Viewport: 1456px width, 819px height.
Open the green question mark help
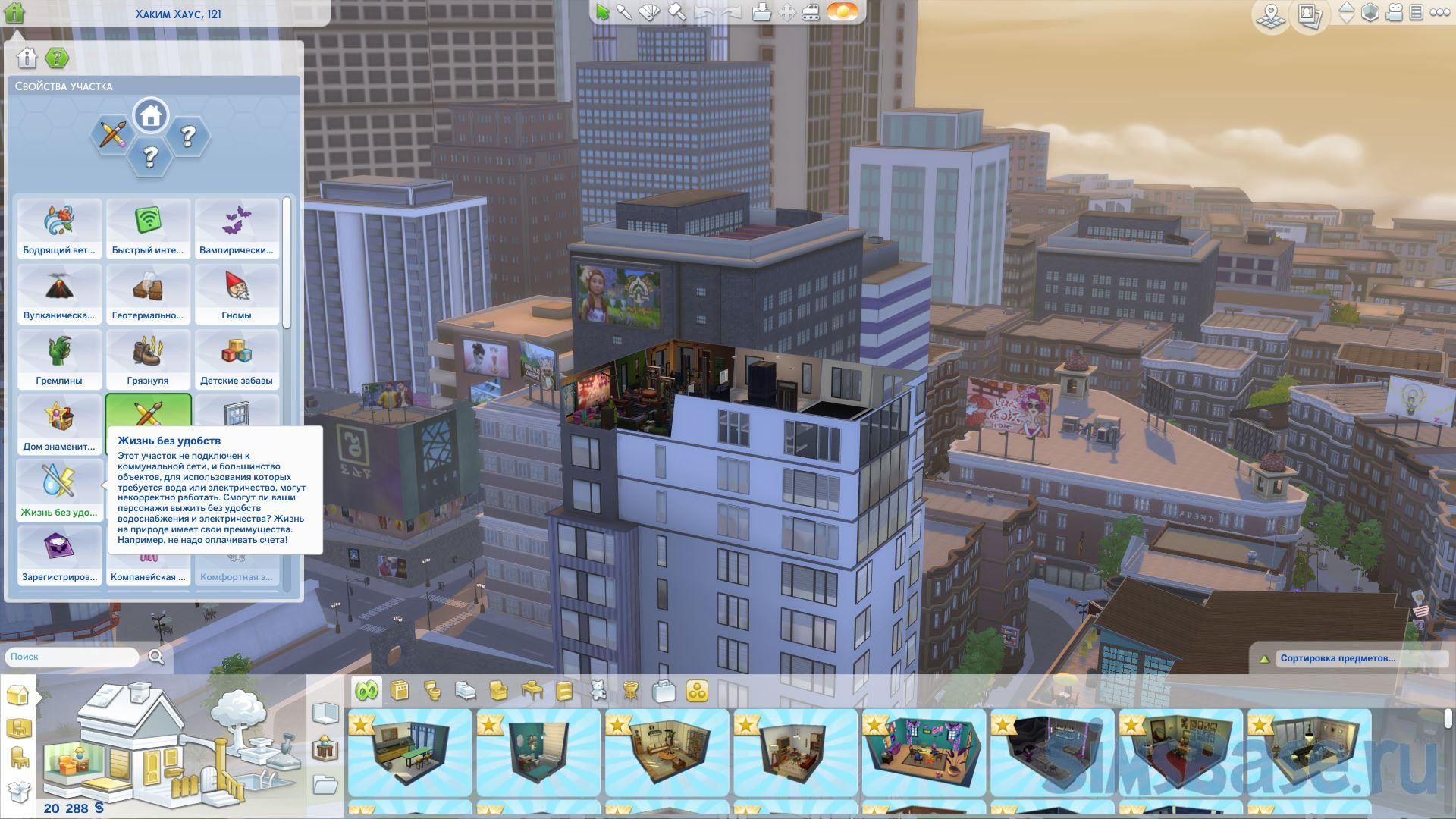(x=57, y=58)
